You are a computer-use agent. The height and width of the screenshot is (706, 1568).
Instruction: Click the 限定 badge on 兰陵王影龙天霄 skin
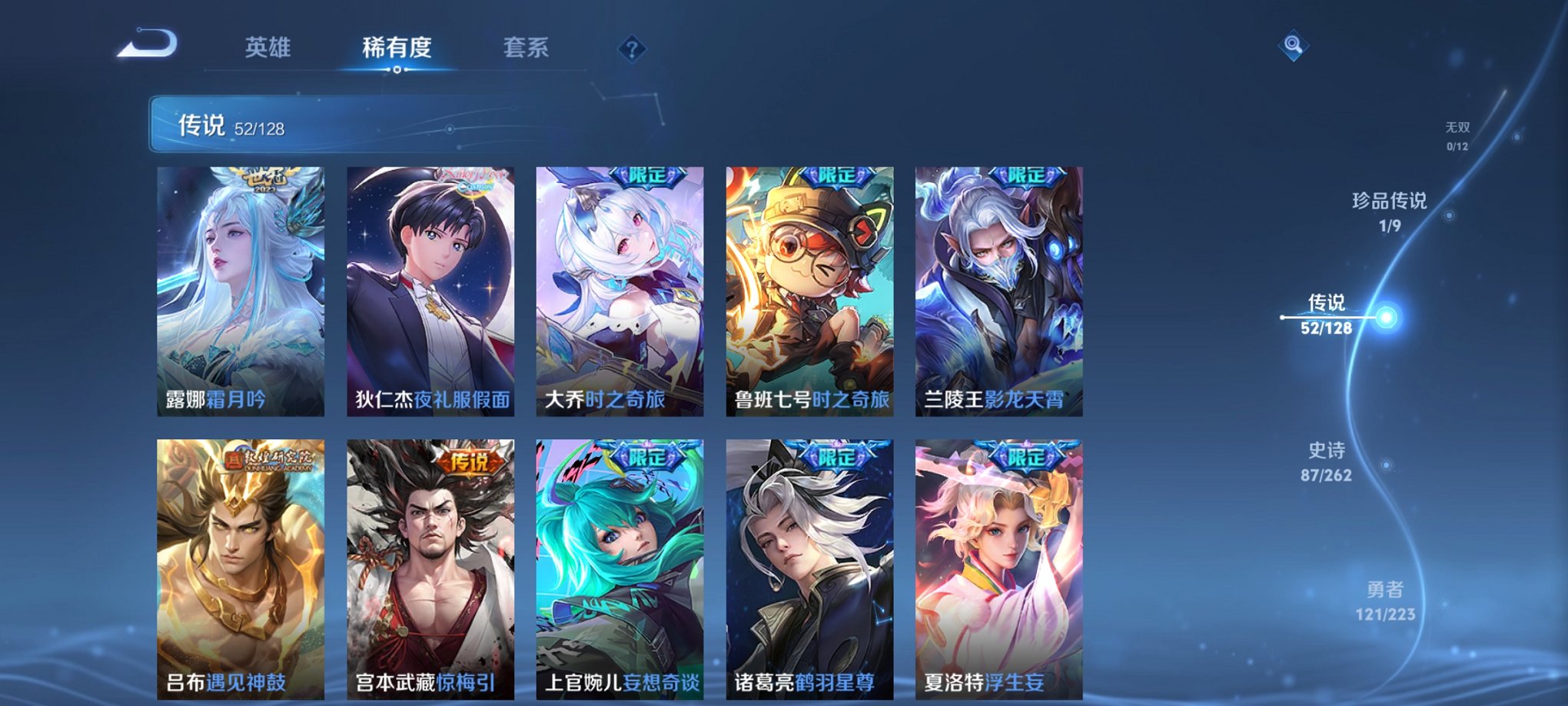tap(1025, 178)
